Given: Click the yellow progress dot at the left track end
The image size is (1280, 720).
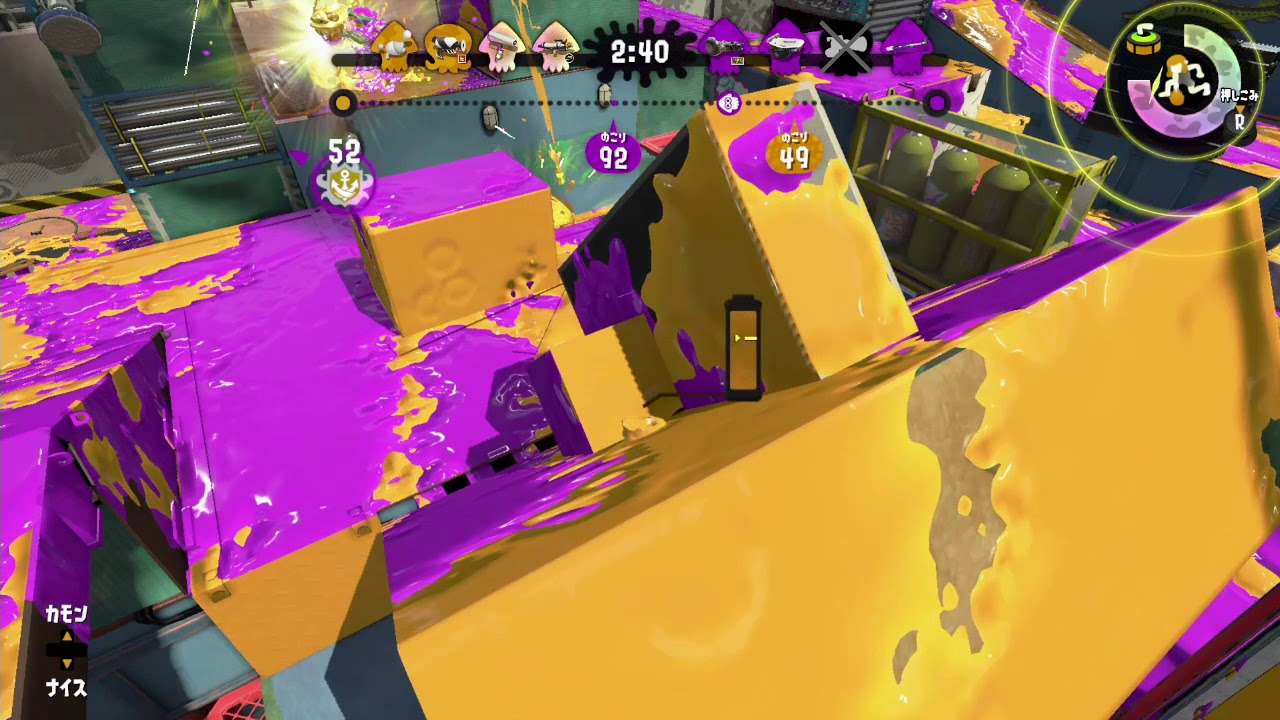Looking at the screenshot, I should 345,101.
